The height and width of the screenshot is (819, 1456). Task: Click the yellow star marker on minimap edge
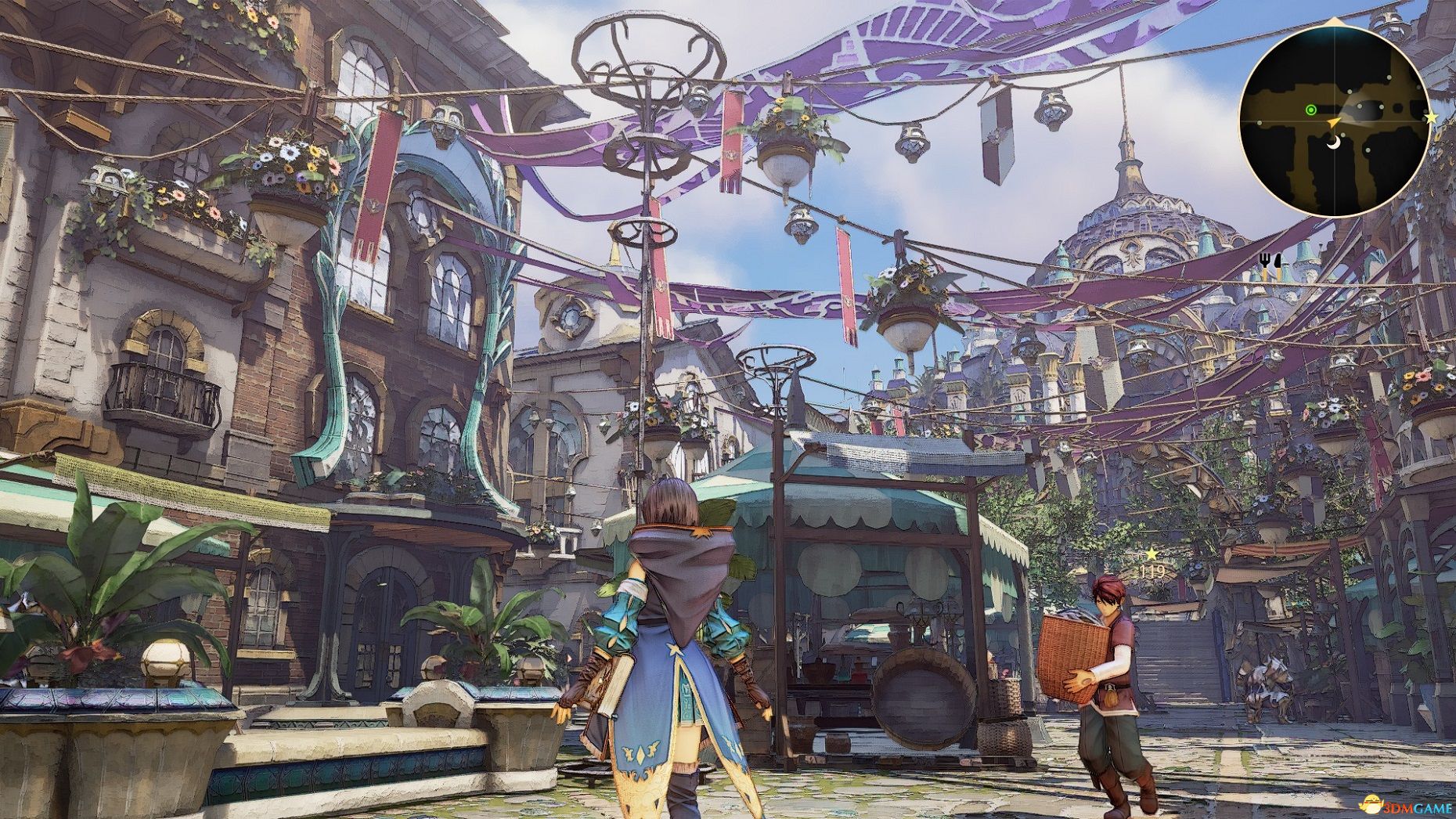[x=1431, y=117]
